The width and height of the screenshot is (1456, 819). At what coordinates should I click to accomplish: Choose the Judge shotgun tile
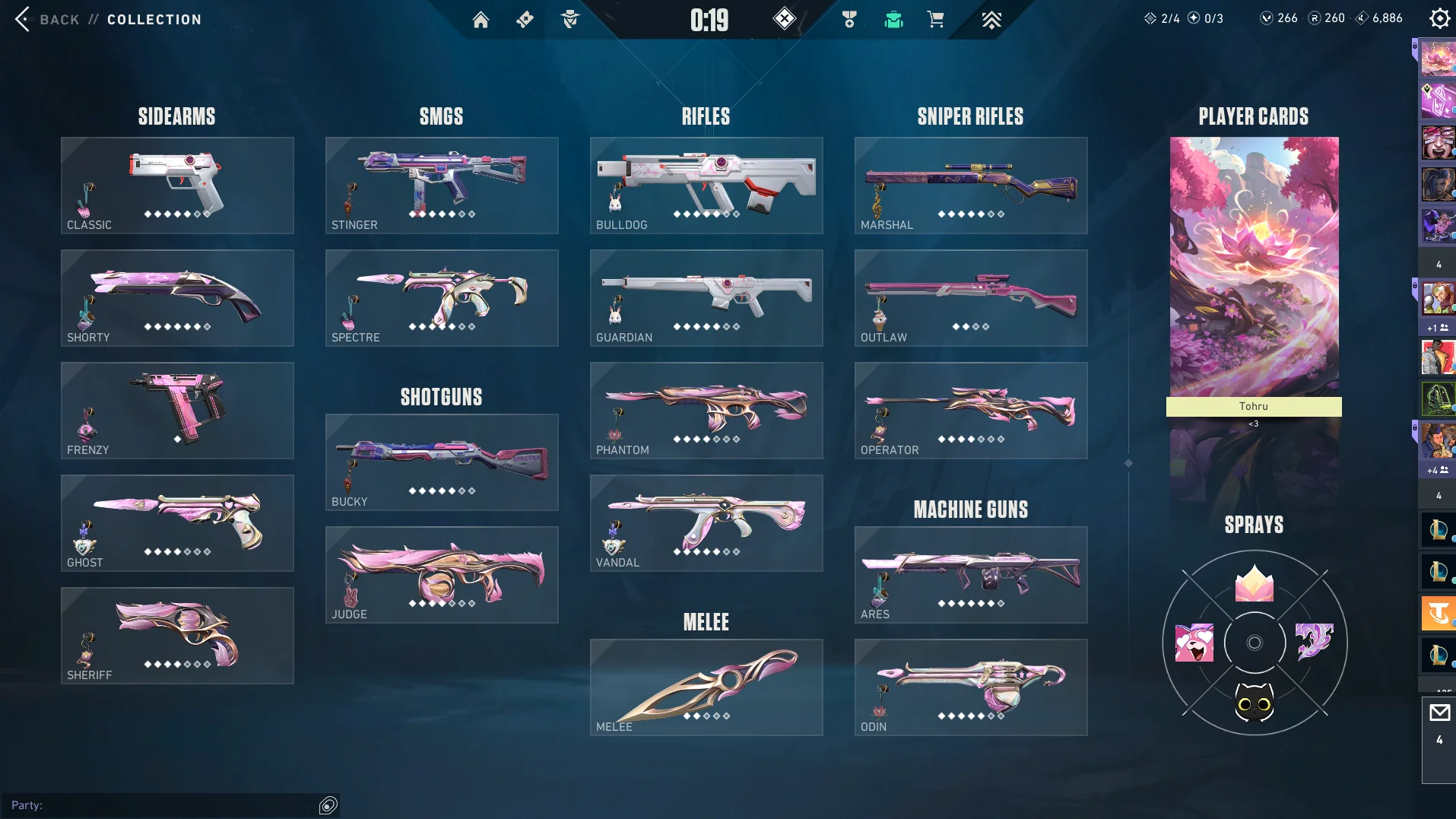(442, 575)
